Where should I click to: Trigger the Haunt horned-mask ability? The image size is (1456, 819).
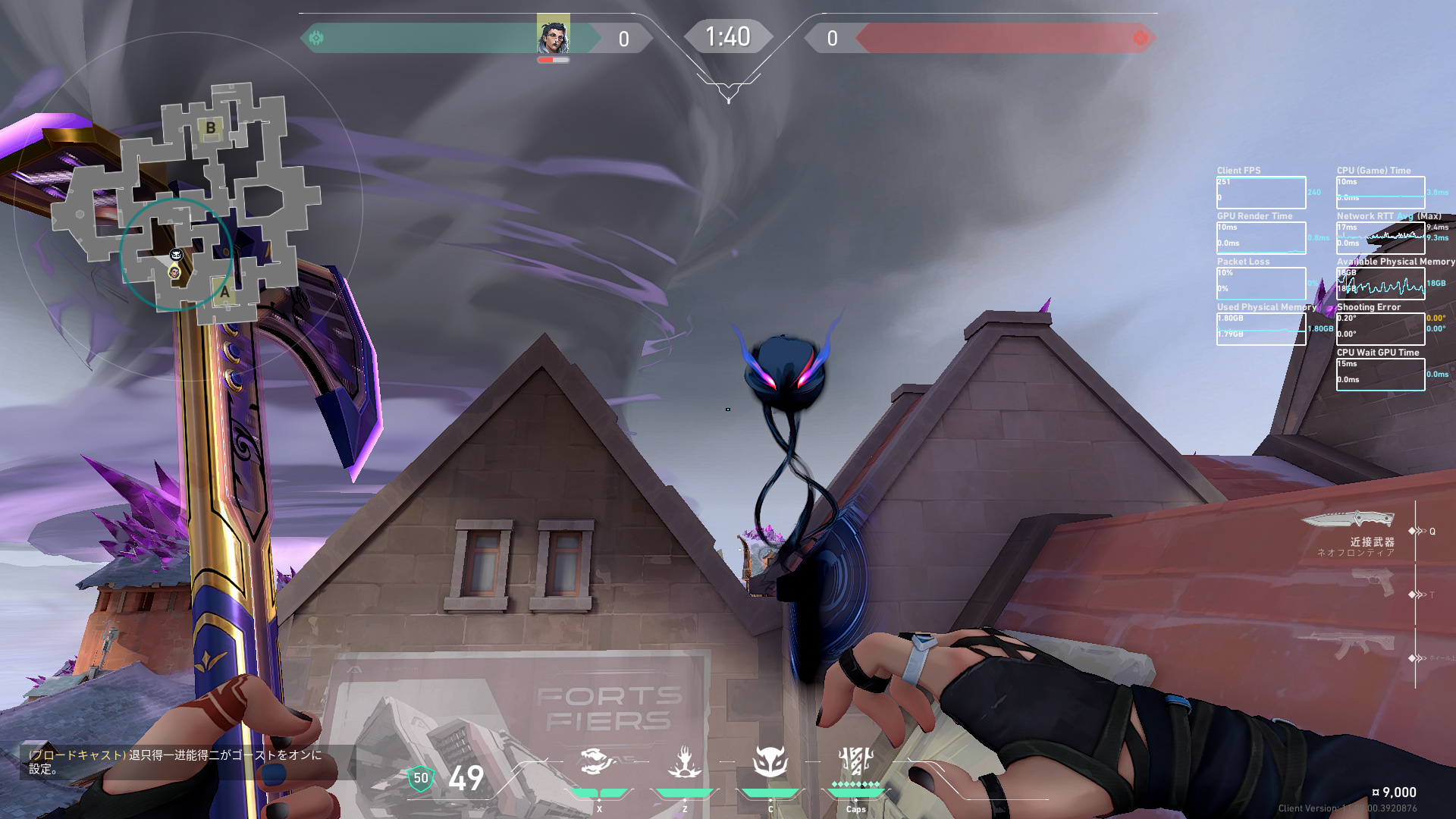(x=770, y=761)
